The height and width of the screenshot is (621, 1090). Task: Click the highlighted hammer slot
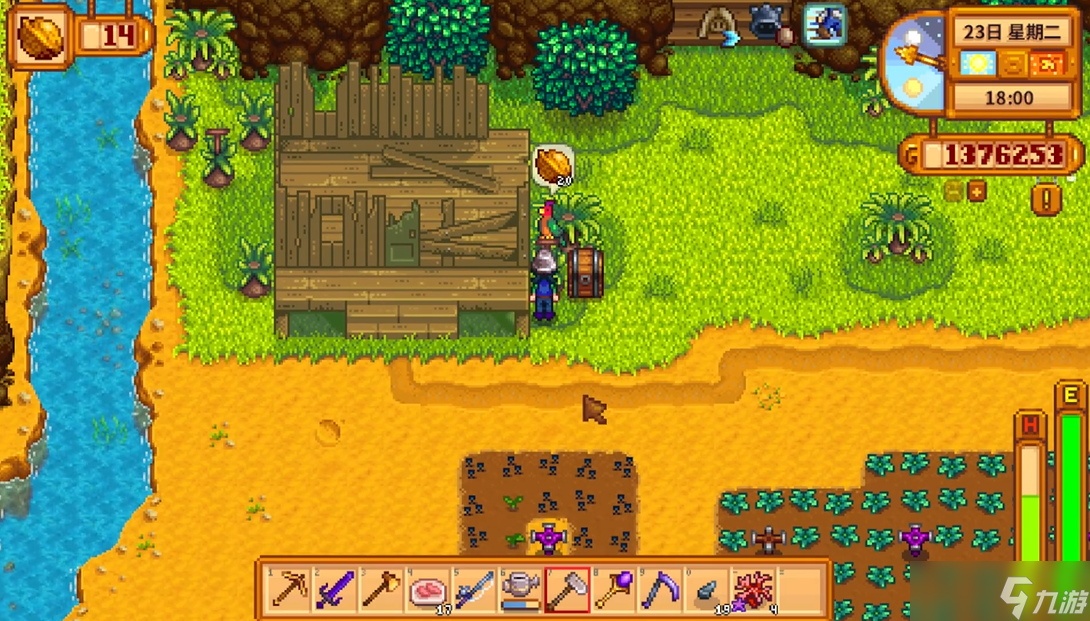pyautogui.click(x=567, y=589)
